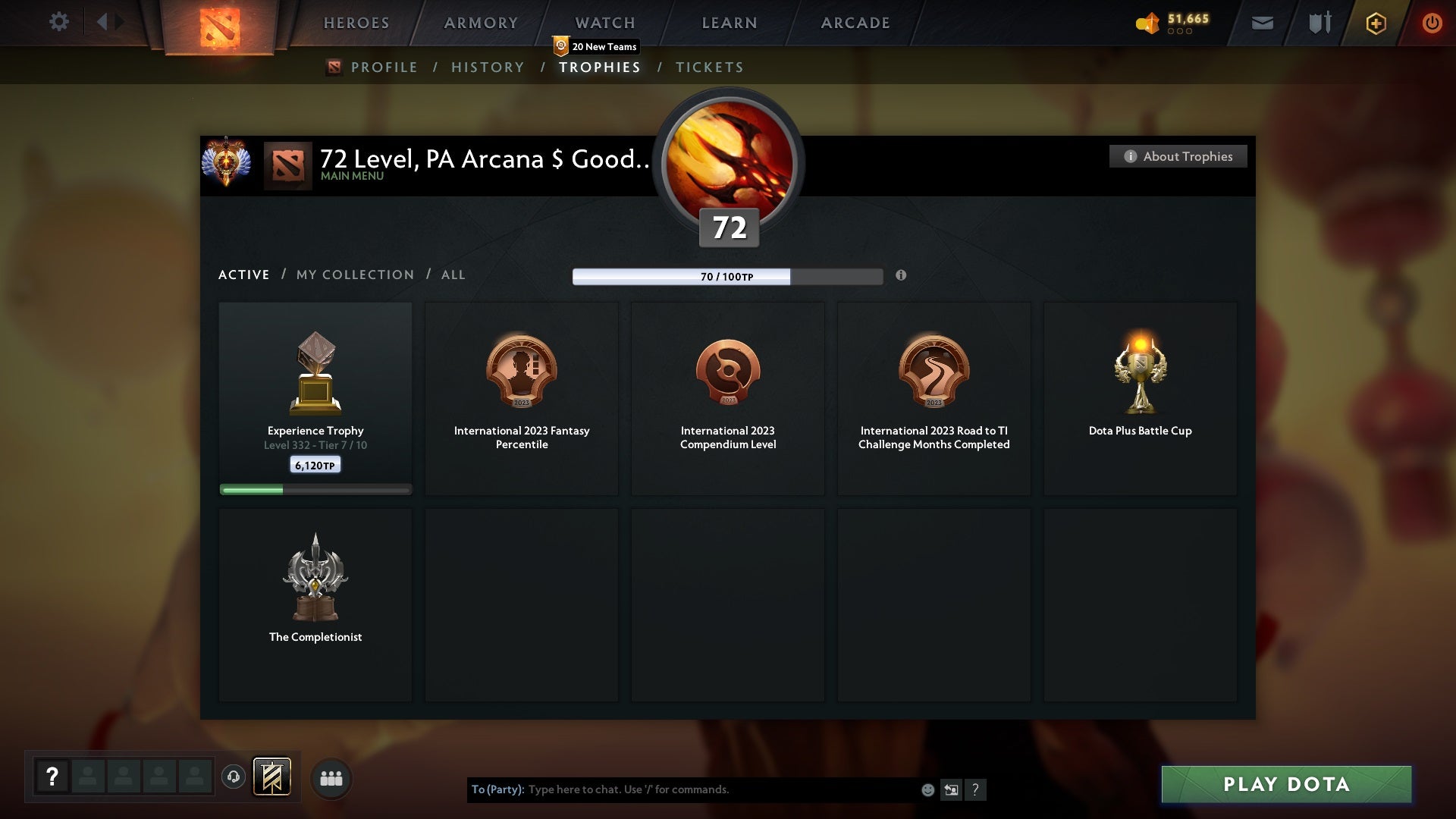This screenshot has height=819, width=1456.
Task: Switch to the MY COLLECTION tab
Action: point(354,275)
